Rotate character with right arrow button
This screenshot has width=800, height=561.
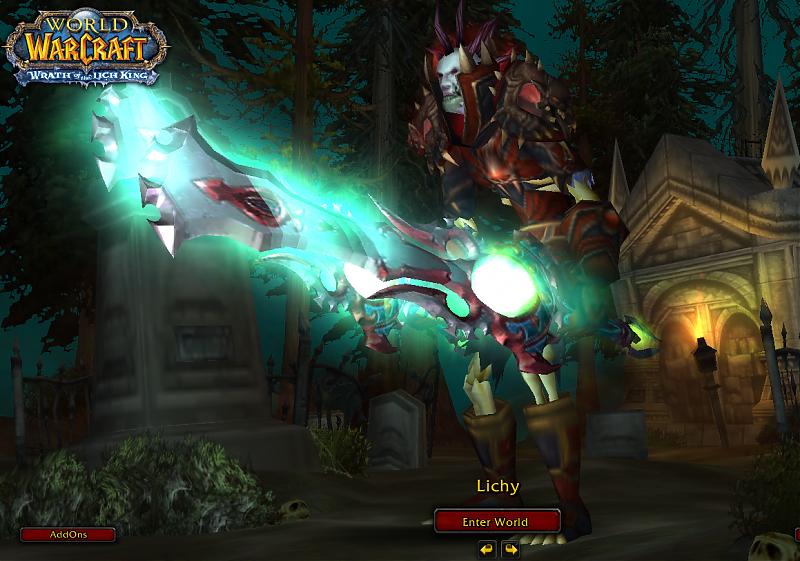[510, 549]
